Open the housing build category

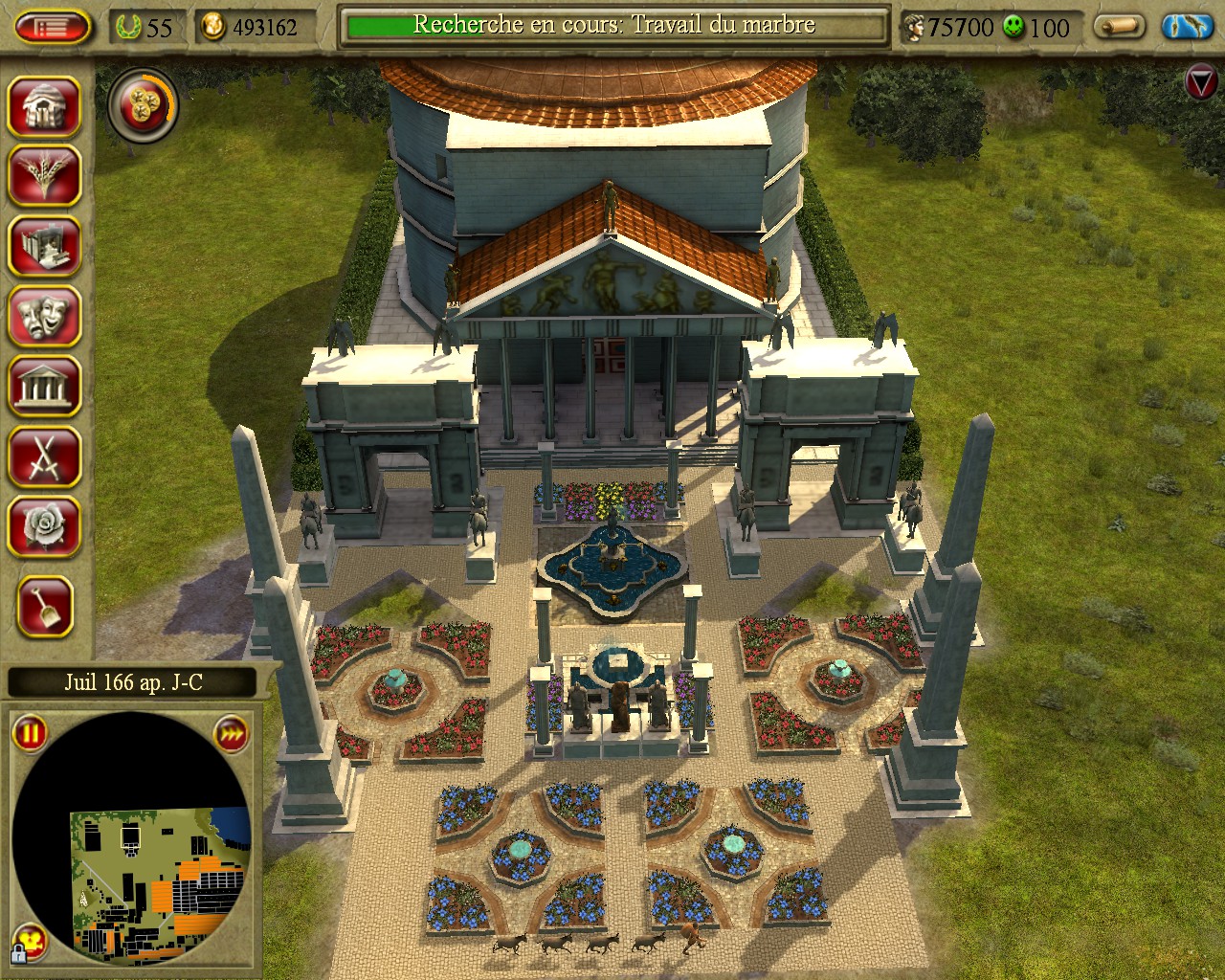(x=44, y=105)
